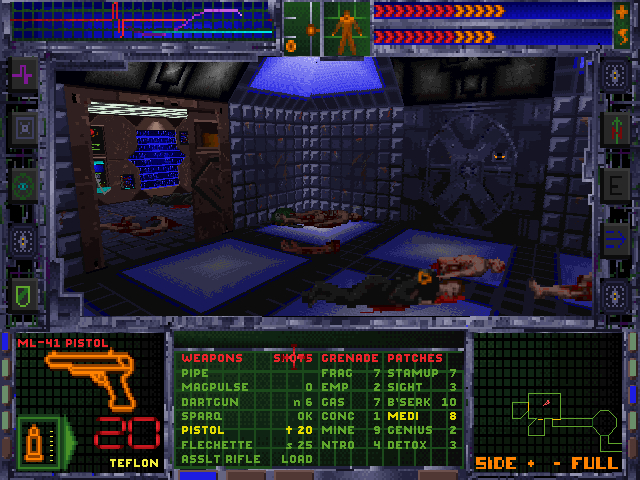
Task: Open the email reader E button
Action: [614, 185]
